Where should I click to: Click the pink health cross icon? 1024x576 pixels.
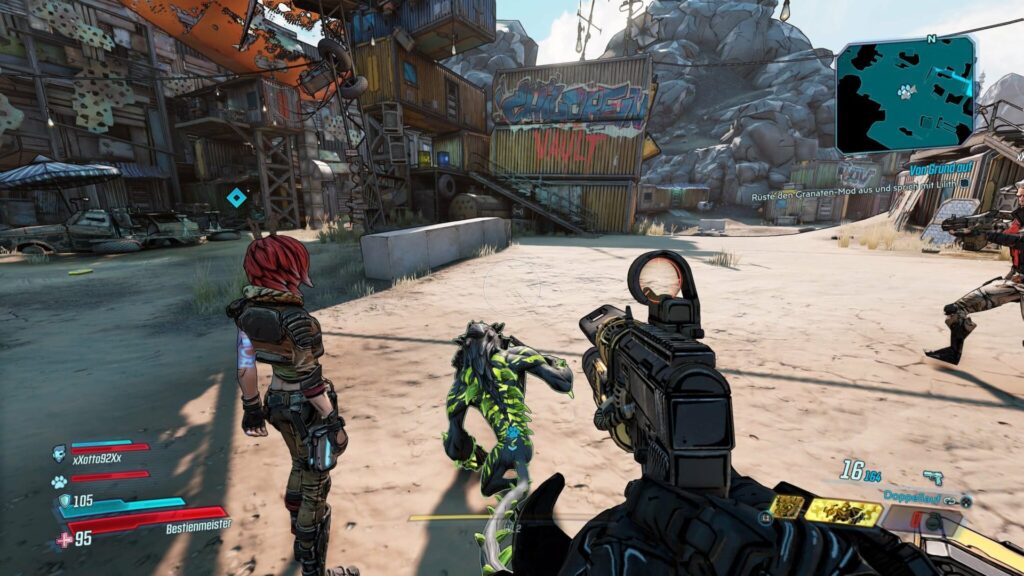click(x=64, y=539)
